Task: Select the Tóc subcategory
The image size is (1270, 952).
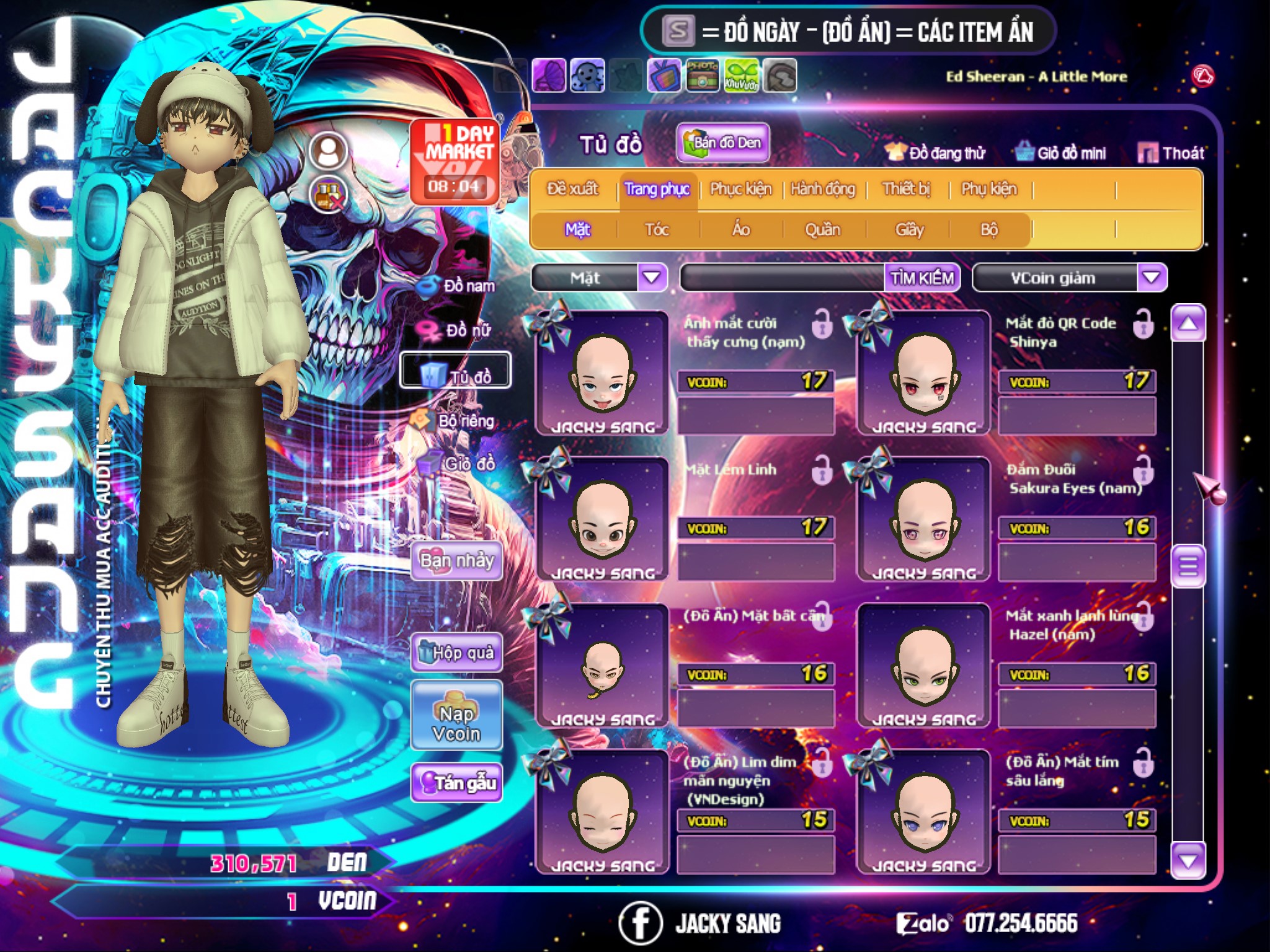Action: pos(657,230)
